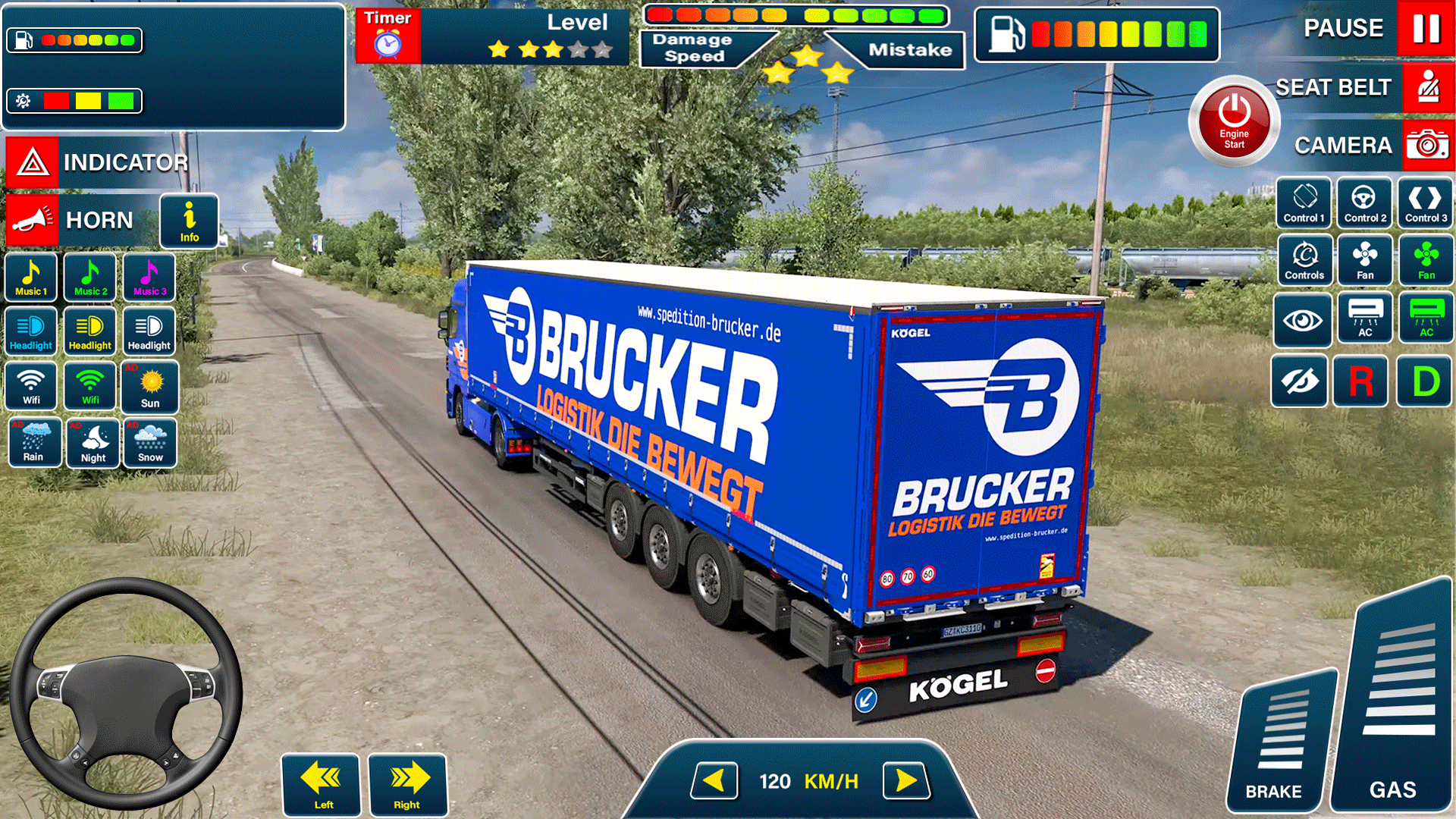Select Drive gear with the D control
The height and width of the screenshot is (819, 1456).
pos(1425,381)
